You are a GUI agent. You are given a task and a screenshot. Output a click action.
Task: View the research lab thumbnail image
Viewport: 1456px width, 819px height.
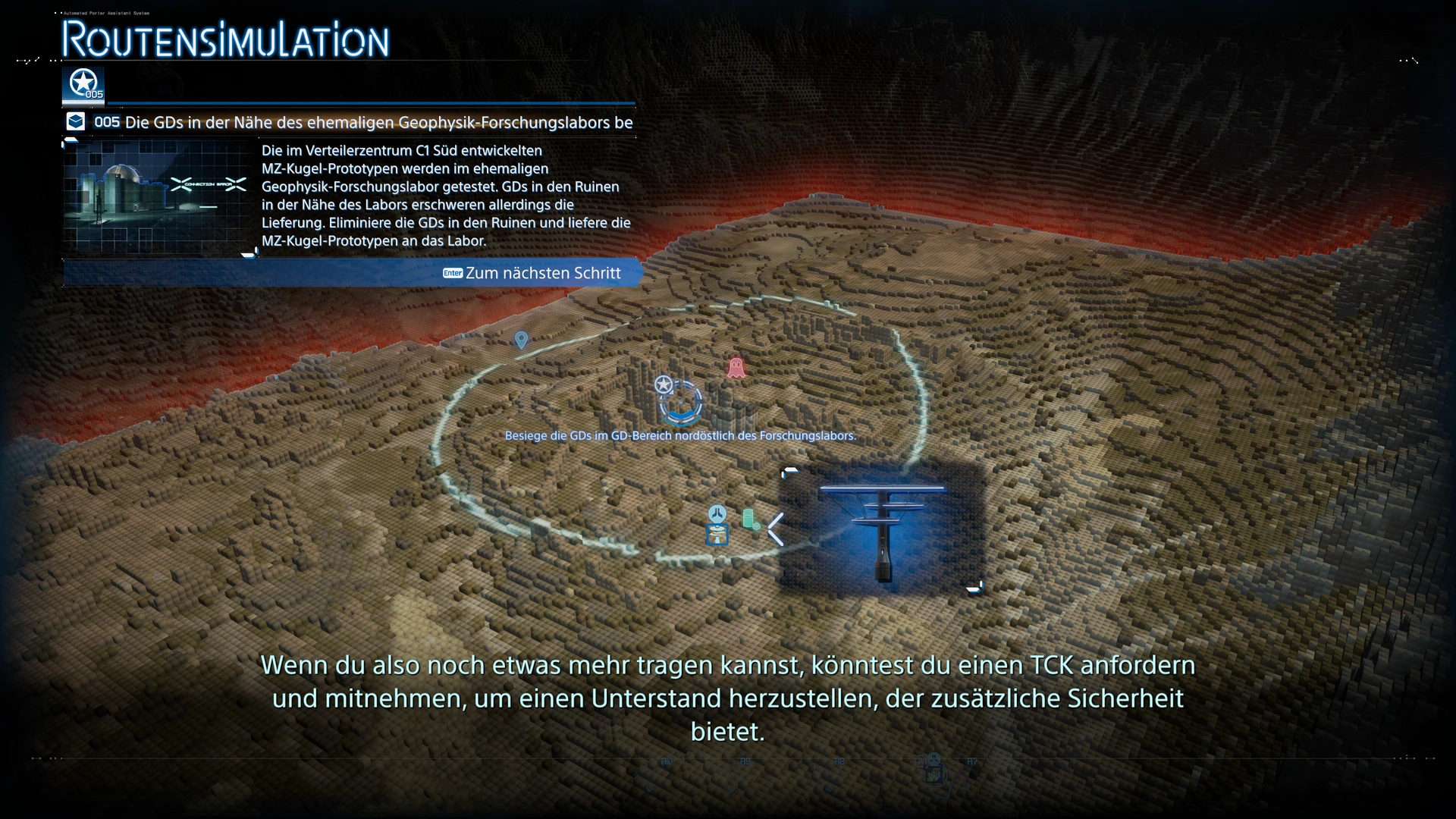[158, 196]
